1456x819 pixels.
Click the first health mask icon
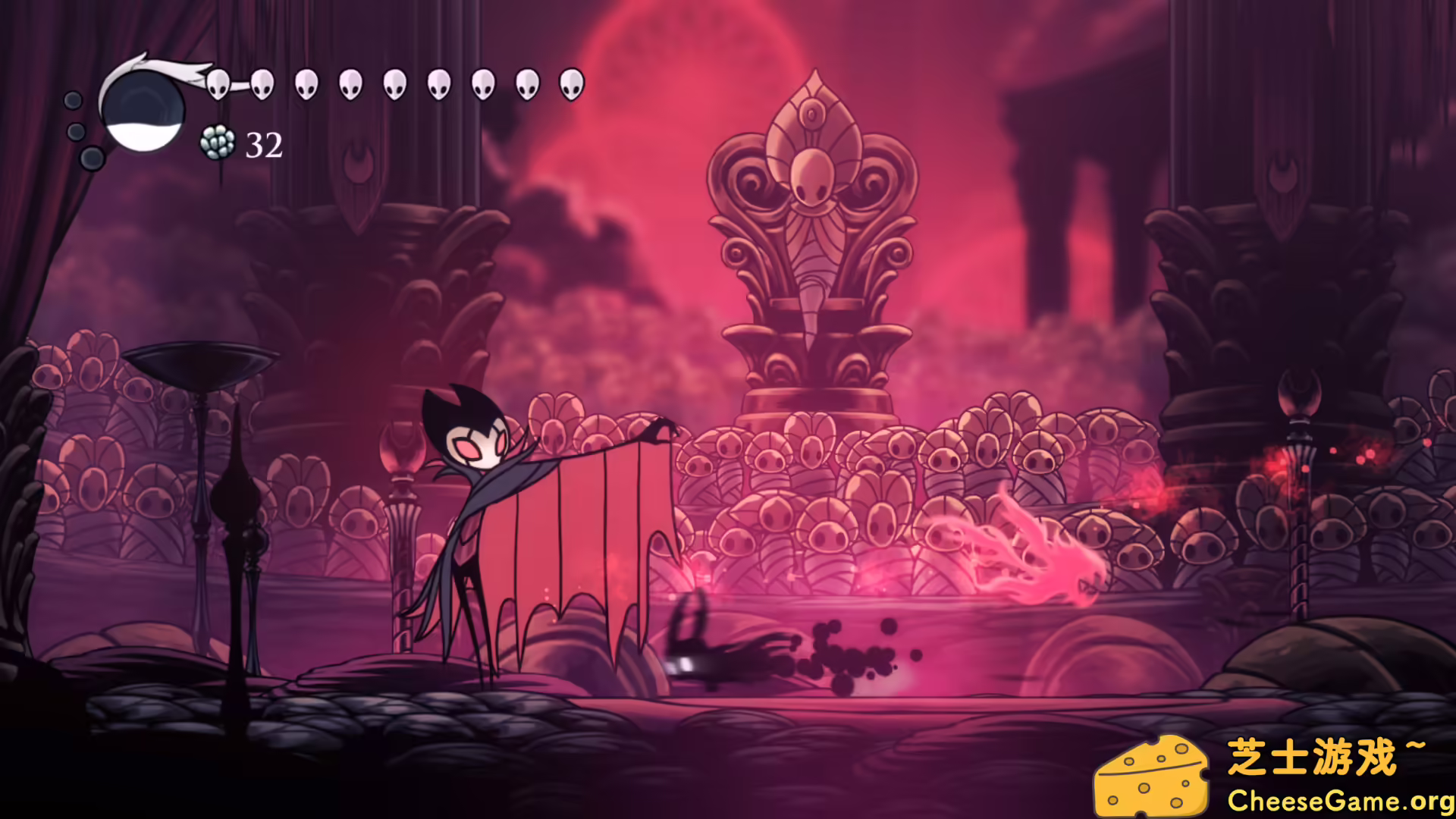pos(219,85)
